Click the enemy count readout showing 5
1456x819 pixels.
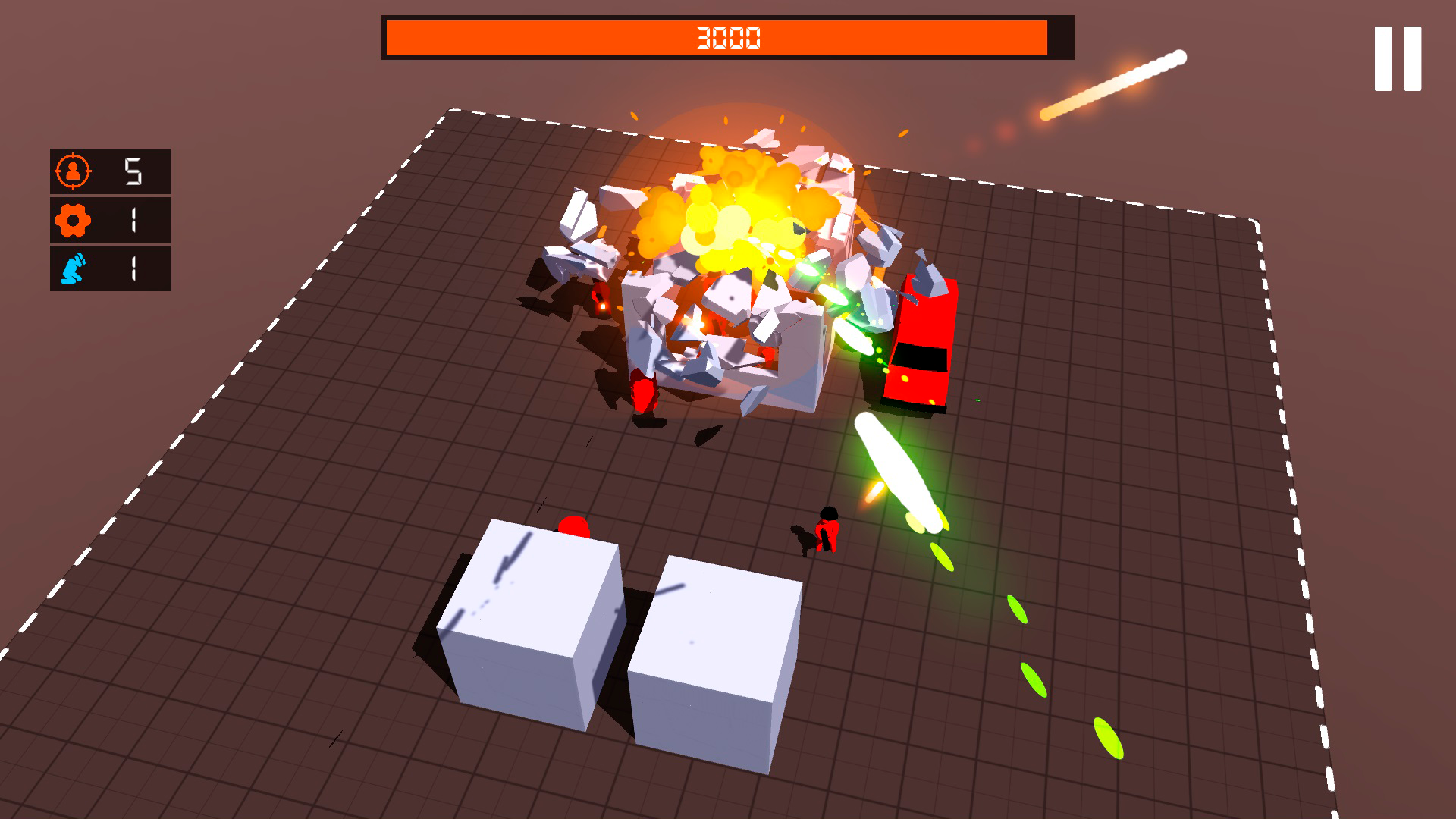click(135, 171)
